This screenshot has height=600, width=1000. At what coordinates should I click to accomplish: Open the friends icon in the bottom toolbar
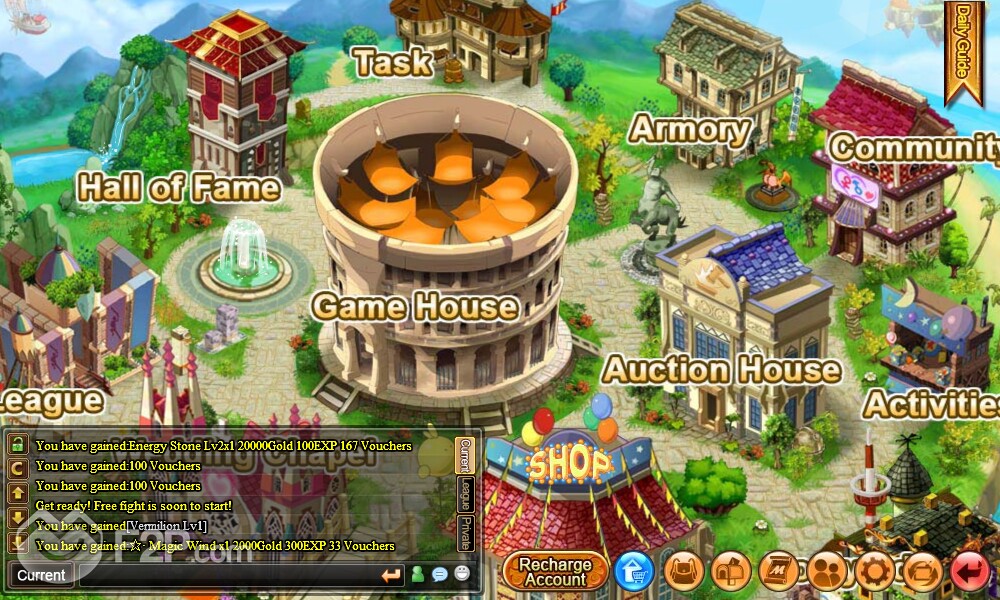(827, 571)
